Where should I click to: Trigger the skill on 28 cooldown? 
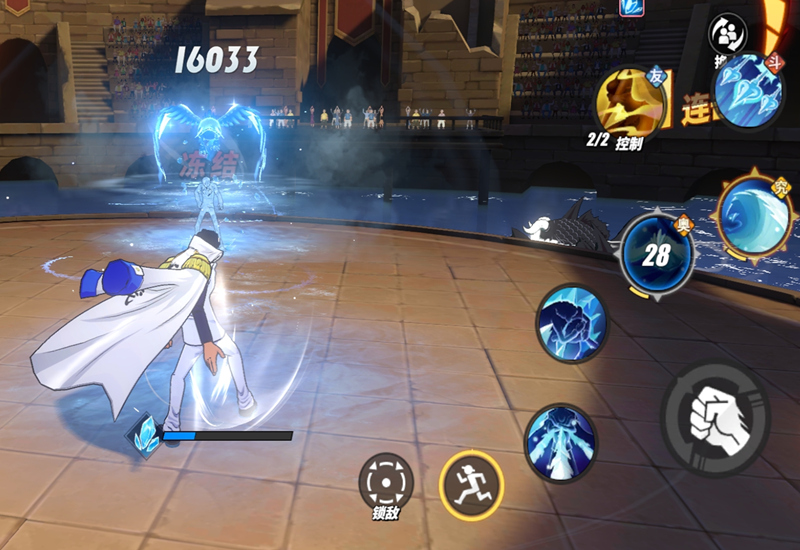pos(656,253)
